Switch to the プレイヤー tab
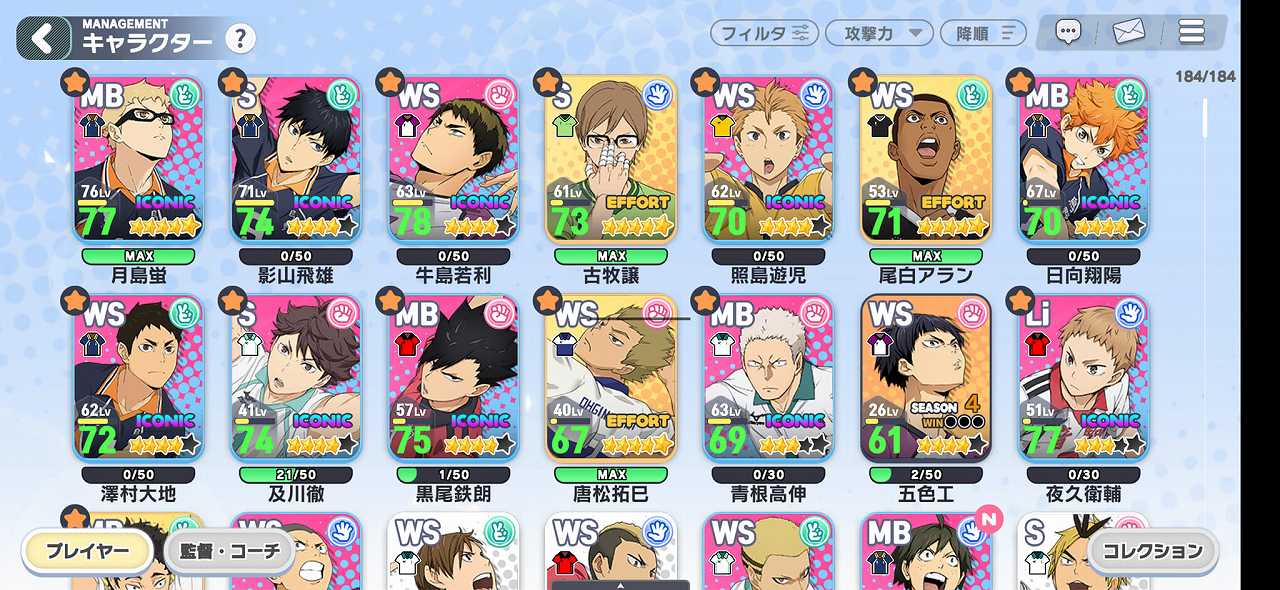This screenshot has height=590, width=1280. pos(88,551)
